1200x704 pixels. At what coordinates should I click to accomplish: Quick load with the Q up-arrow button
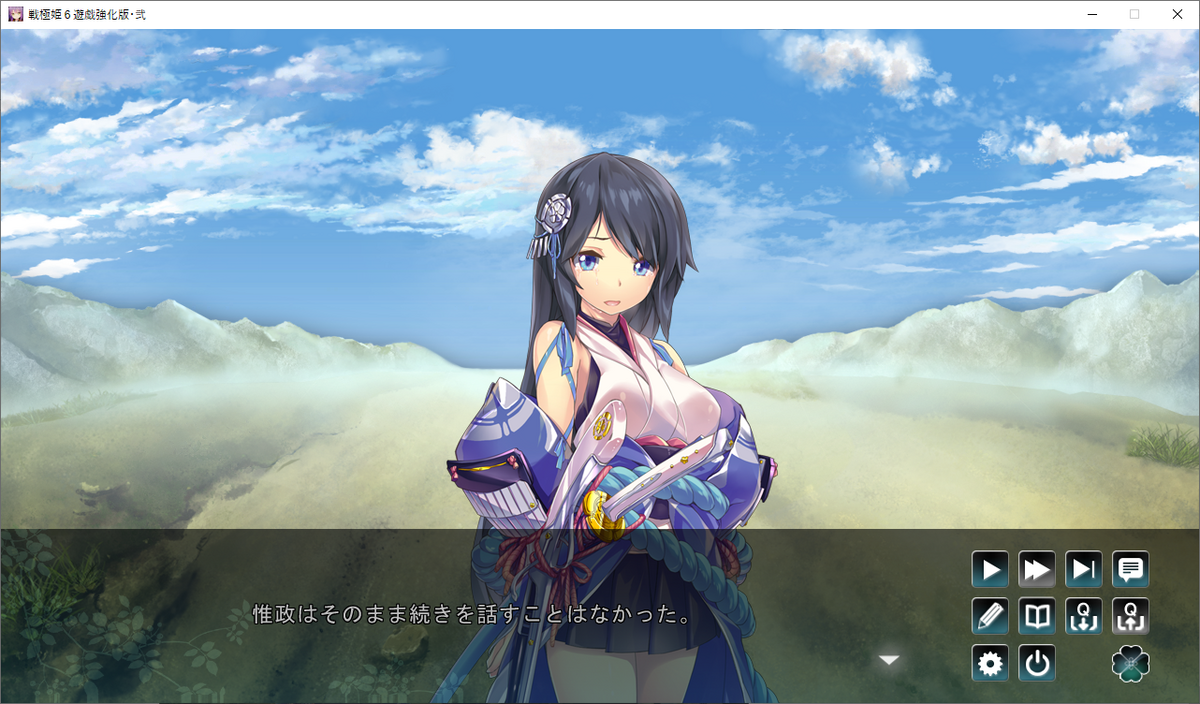point(1131,616)
